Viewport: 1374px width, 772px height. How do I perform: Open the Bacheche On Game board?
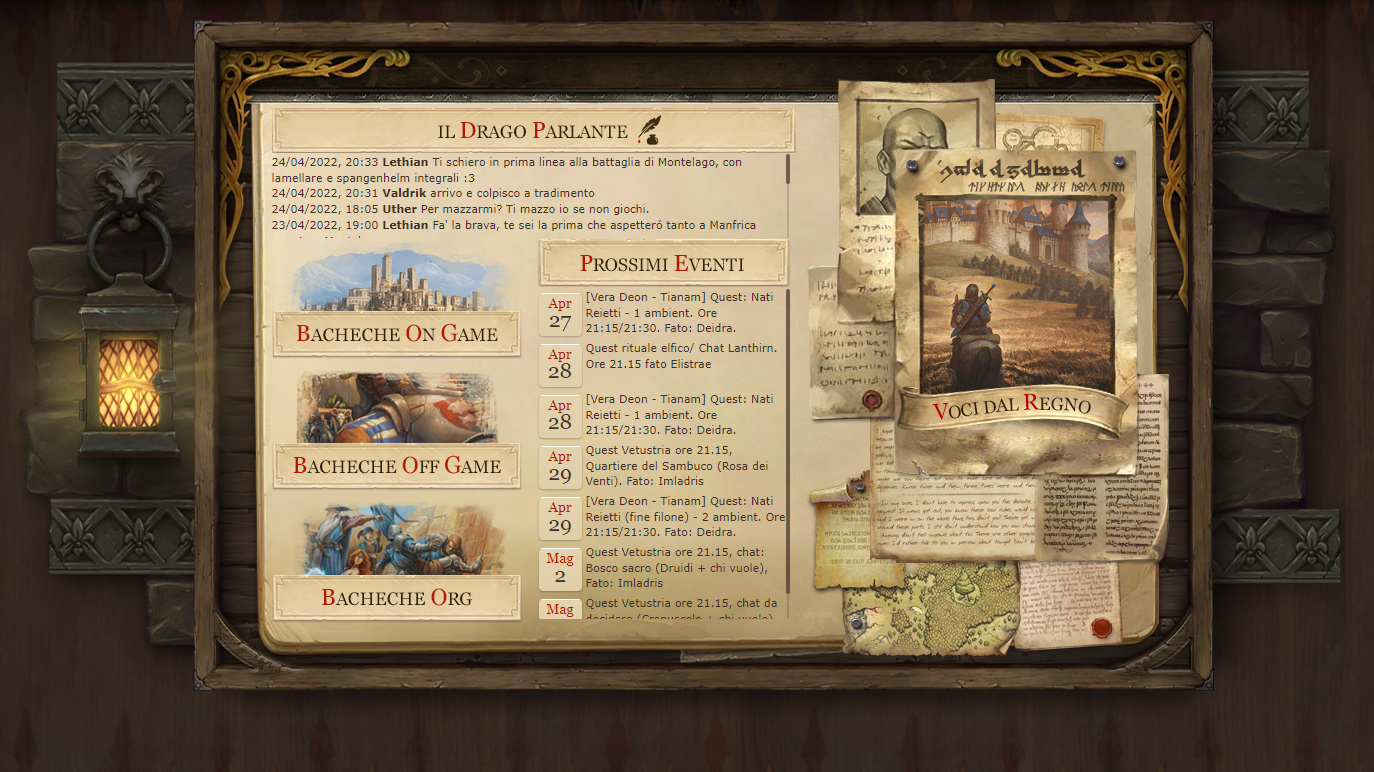click(397, 334)
